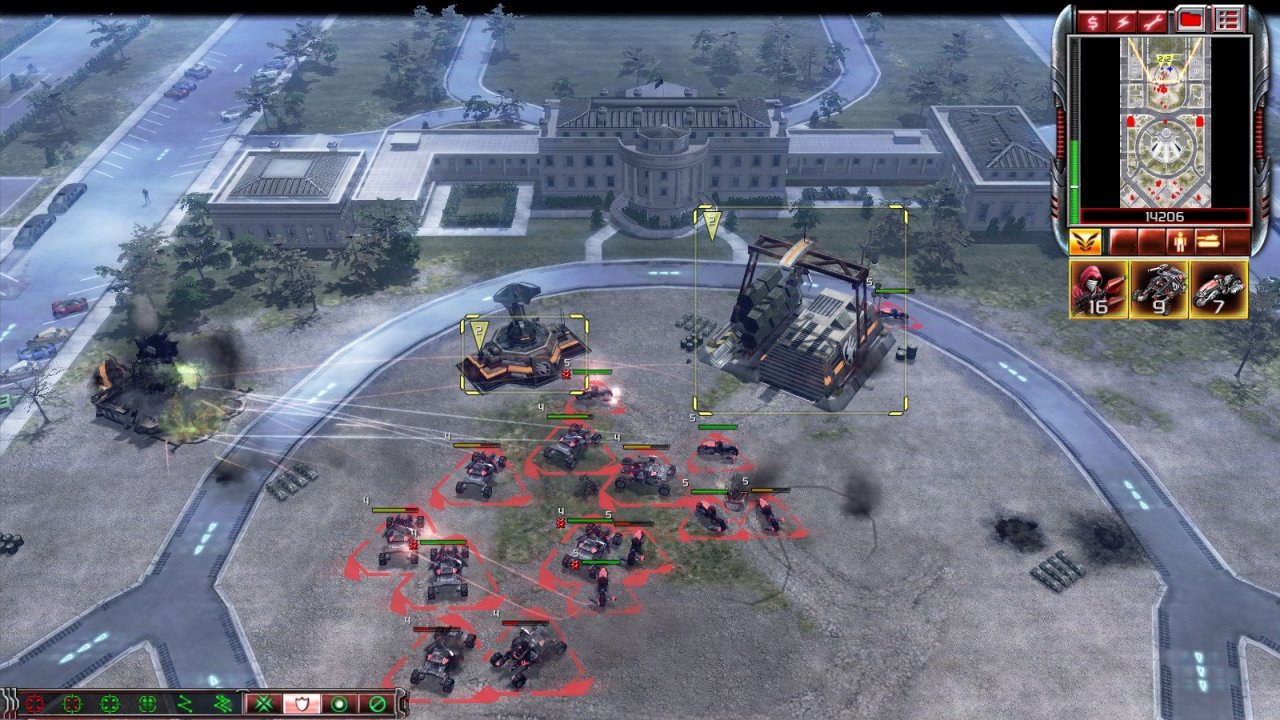Switch to the infantry production tab
Screen dimensions: 1280x720
pos(1182,242)
